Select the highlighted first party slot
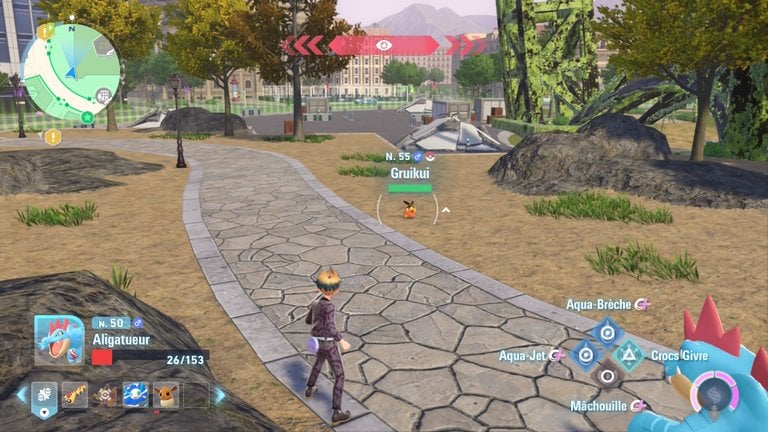The width and height of the screenshot is (768, 432). pos(44,396)
